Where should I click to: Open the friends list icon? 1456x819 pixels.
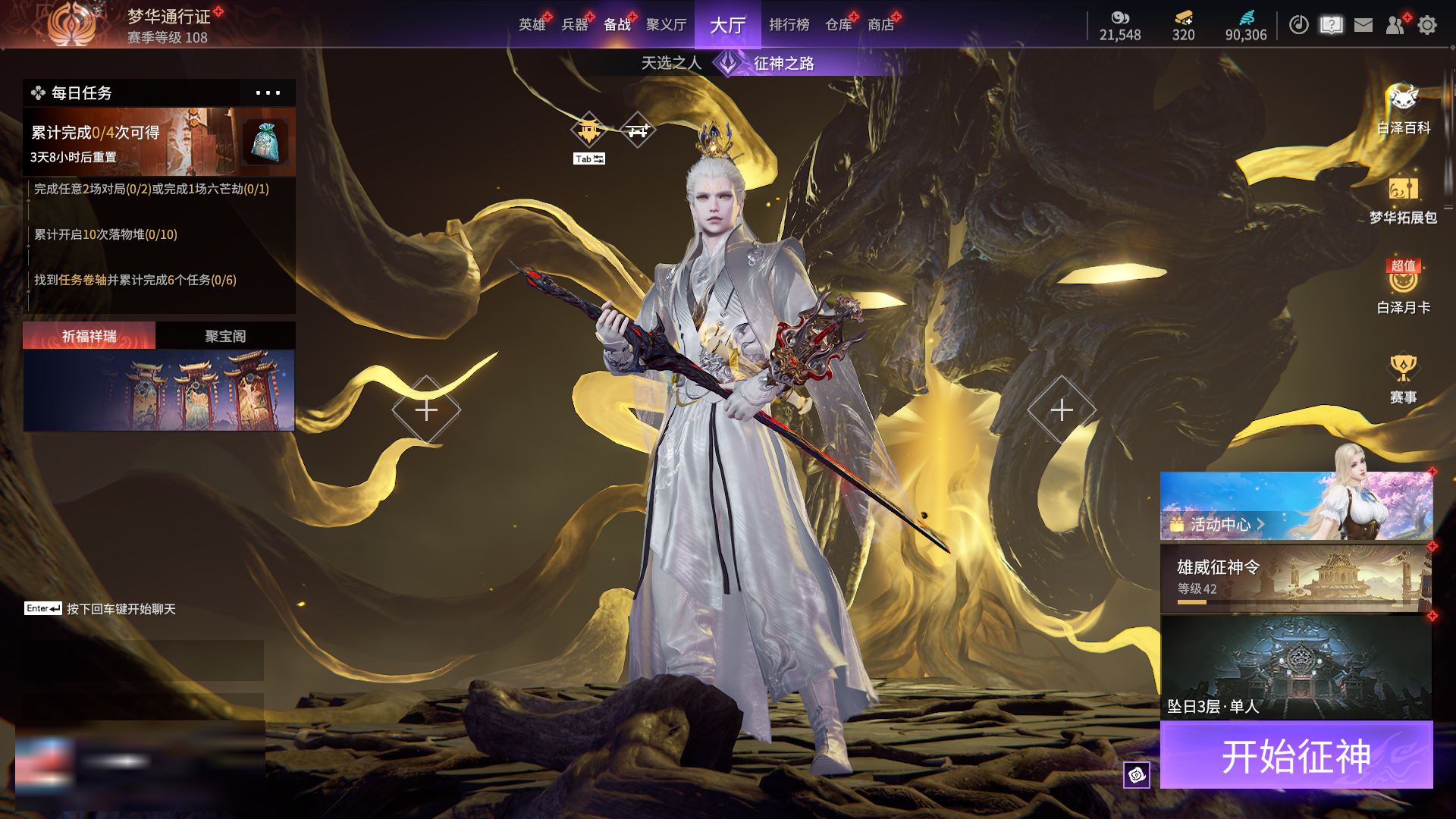(1395, 25)
